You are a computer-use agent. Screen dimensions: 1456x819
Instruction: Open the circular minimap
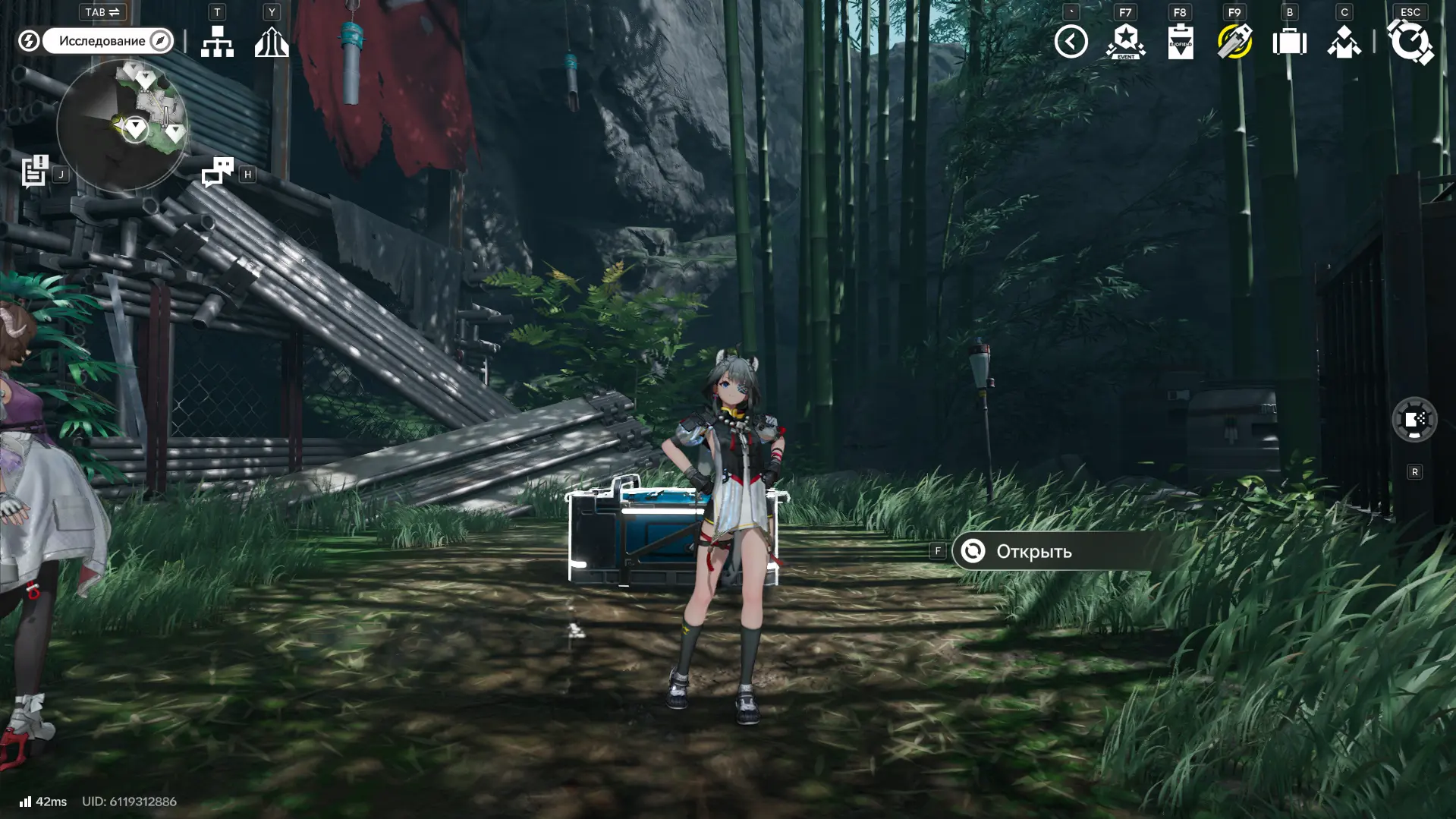pyautogui.click(x=121, y=125)
